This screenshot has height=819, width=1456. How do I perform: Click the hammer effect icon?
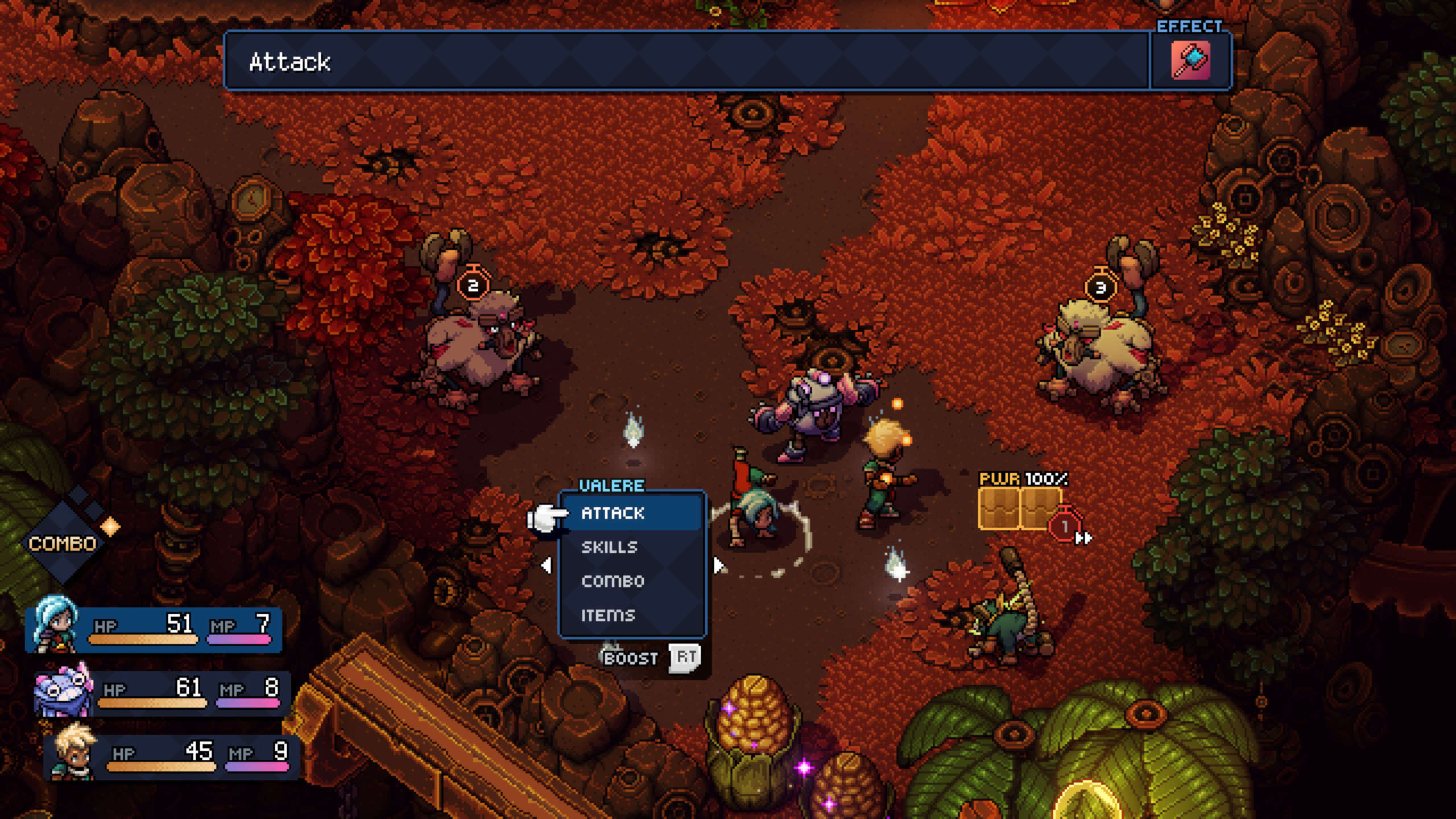(x=1190, y=61)
